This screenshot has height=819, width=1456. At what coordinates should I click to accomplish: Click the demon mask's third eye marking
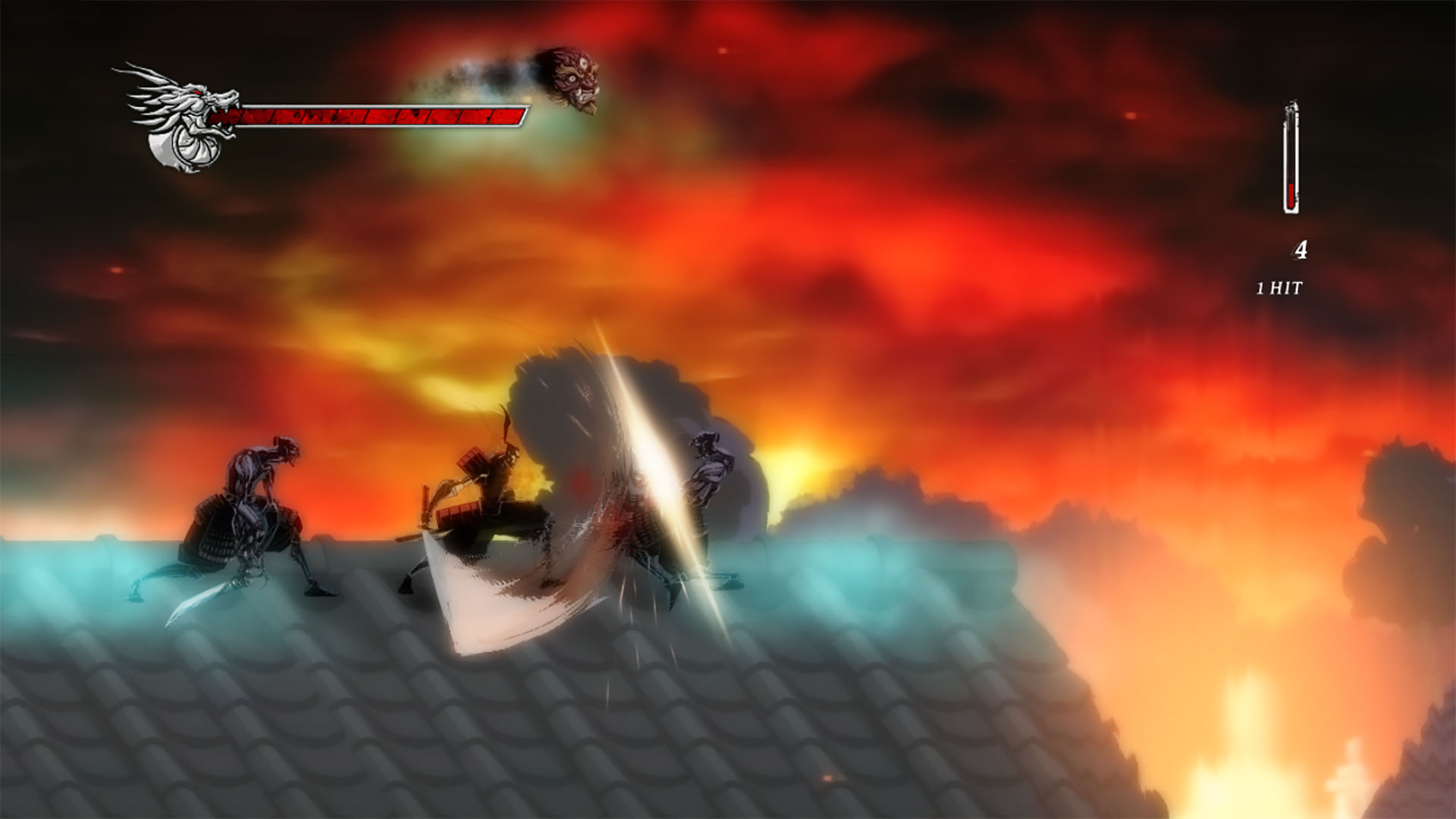click(x=584, y=64)
